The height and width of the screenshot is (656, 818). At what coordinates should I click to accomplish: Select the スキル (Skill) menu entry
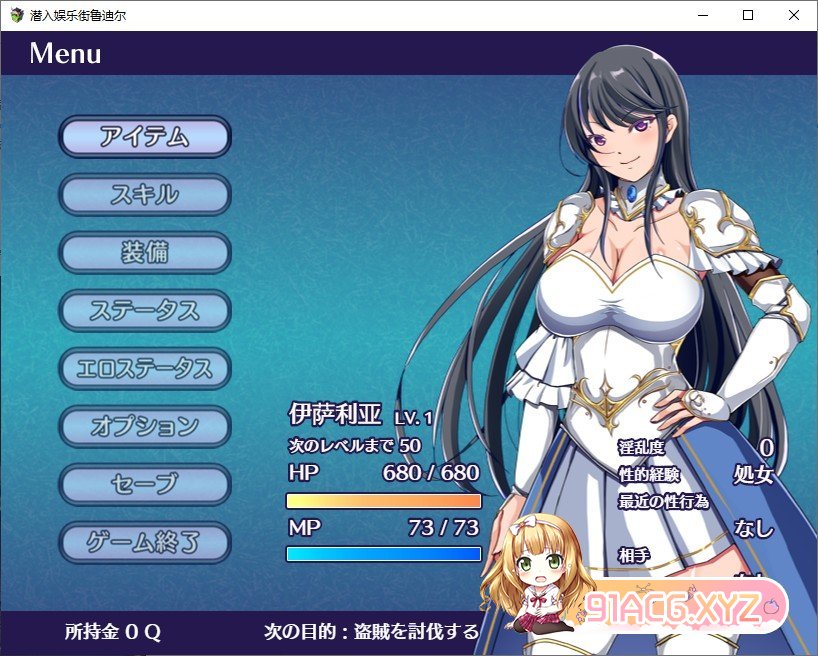(x=145, y=195)
